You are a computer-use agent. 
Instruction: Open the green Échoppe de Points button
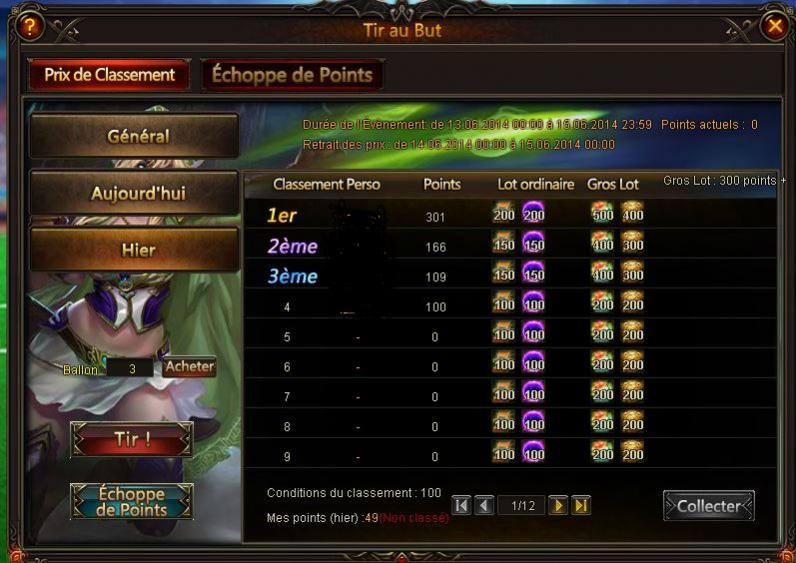pyautogui.click(x=131, y=501)
